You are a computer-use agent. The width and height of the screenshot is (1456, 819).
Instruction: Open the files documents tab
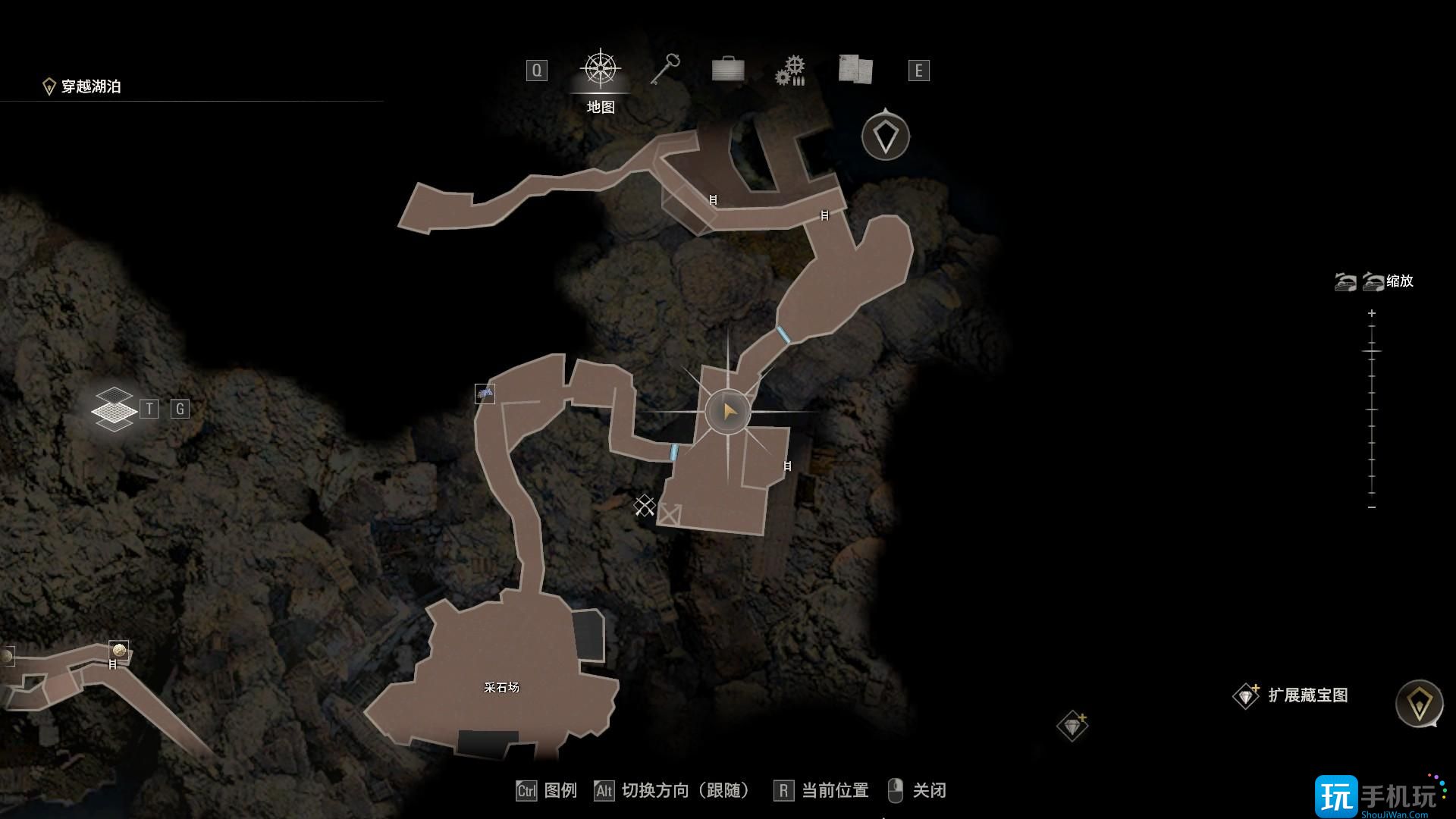[855, 70]
